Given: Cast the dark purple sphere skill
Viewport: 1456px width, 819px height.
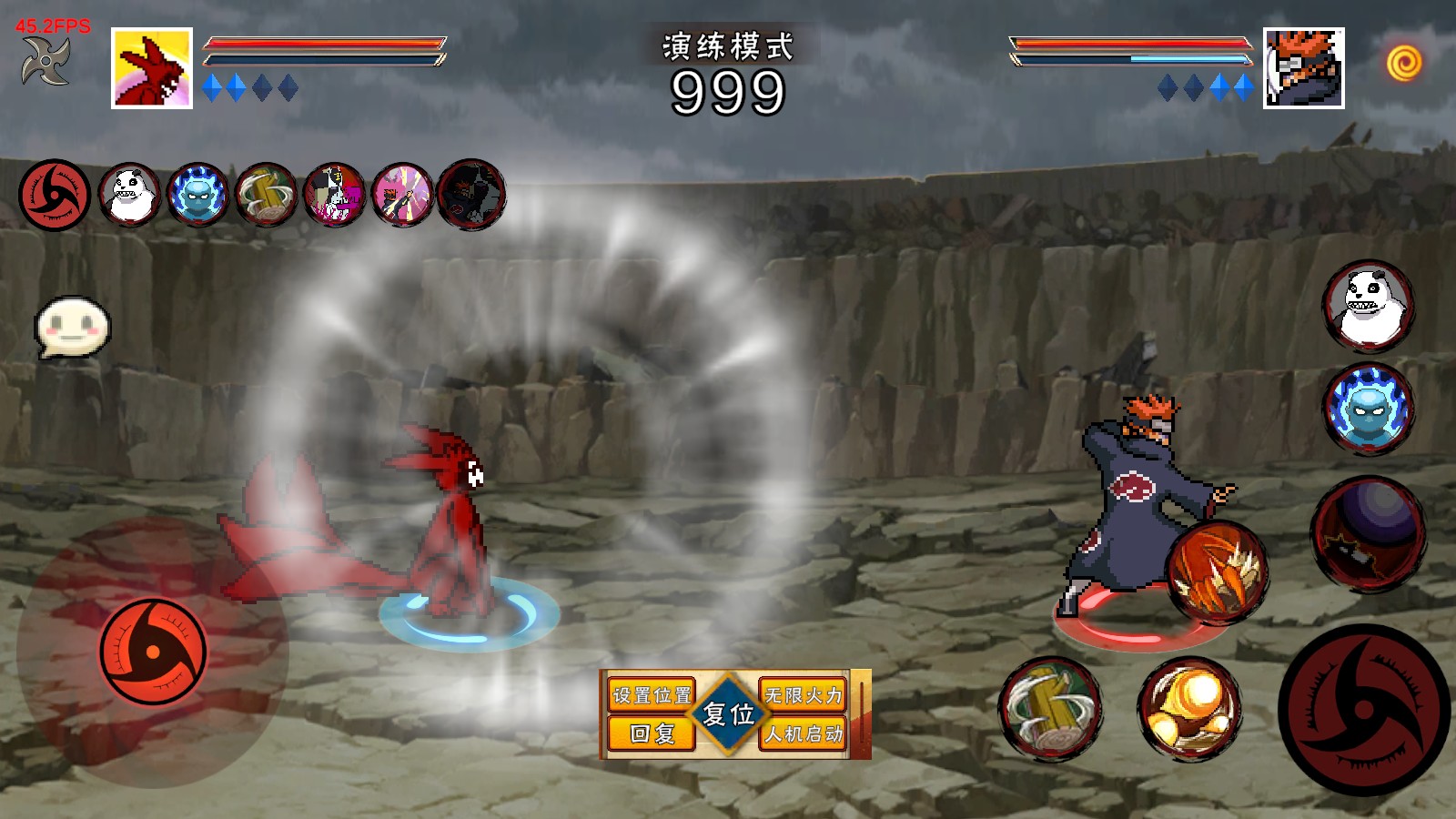Looking at the screenshot, I should 1368,533.
